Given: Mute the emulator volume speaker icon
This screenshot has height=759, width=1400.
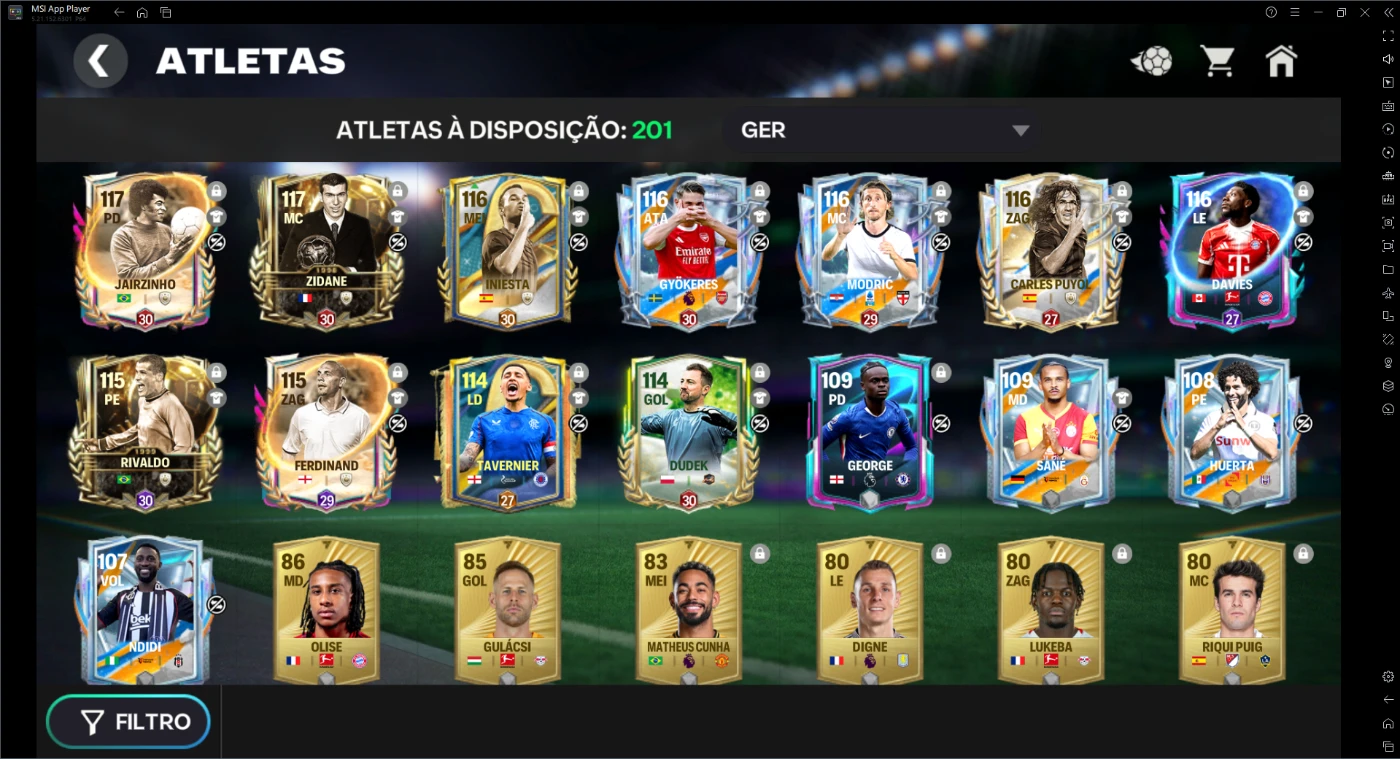Looking at the screenshot, I should [x=1388, y=59].
